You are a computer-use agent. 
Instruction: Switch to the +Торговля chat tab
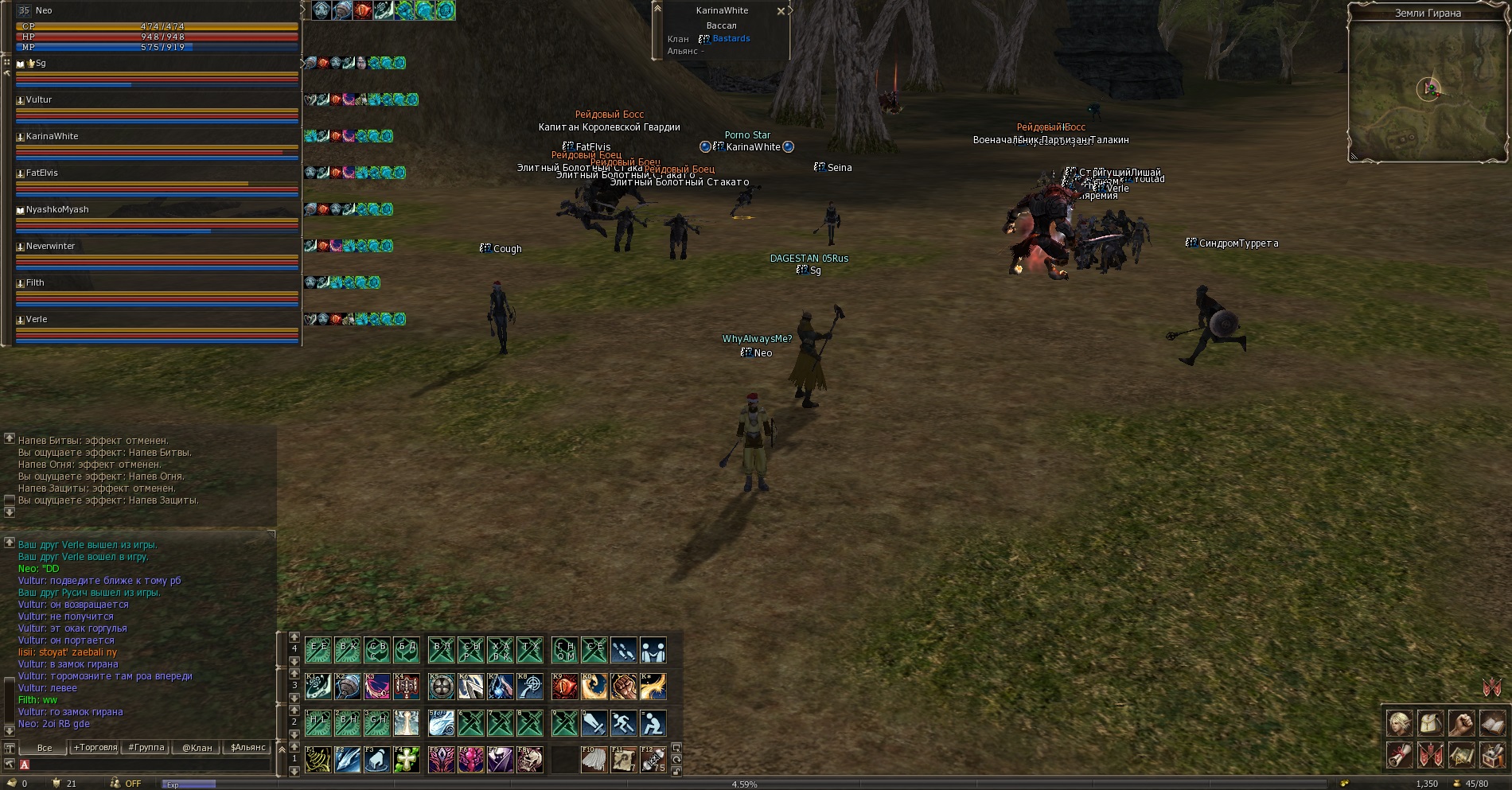[x=95, y=748]
